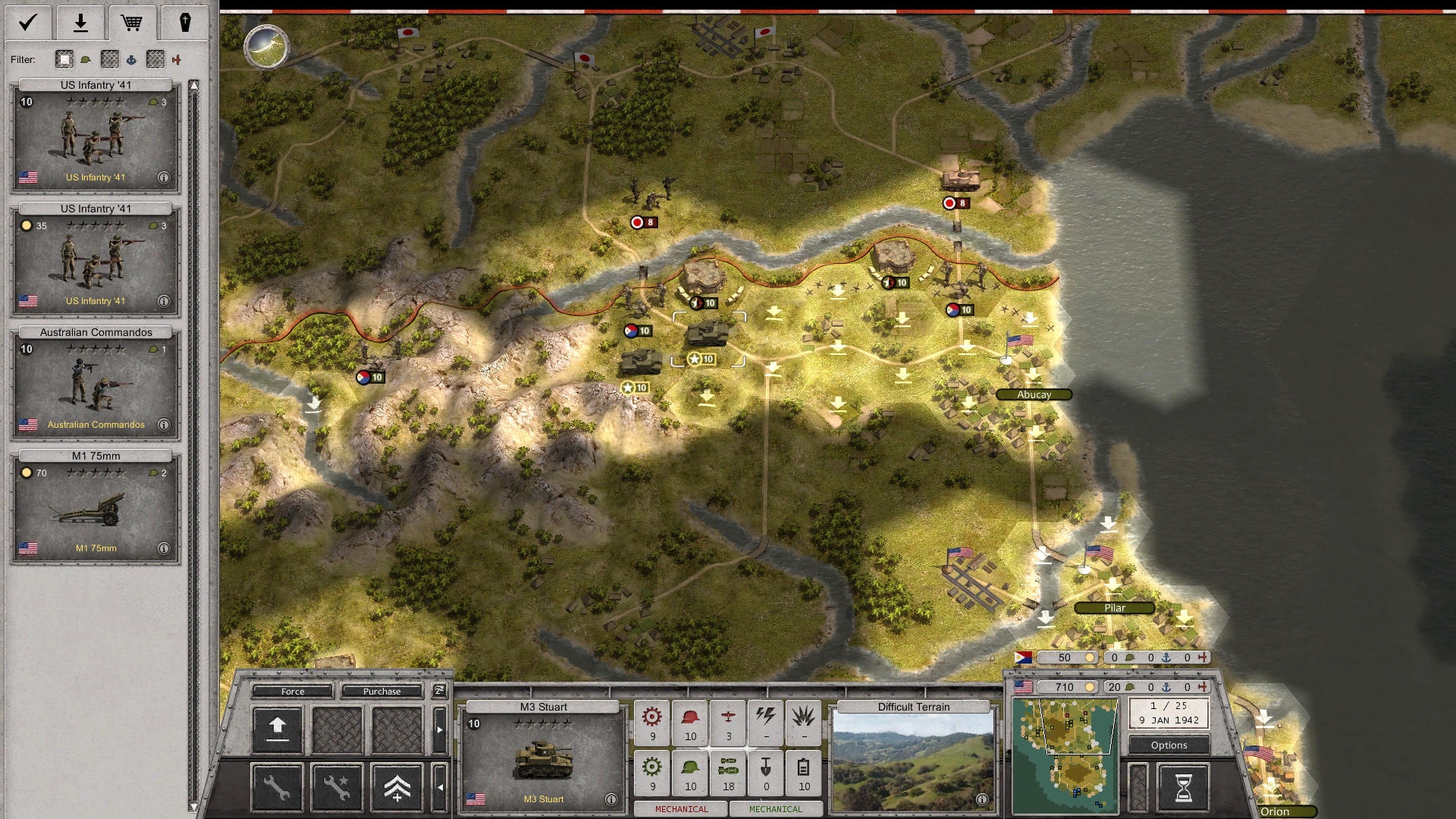End turn with the hourglass button
The height and width of the screenshot is (819, 1456).
click(x=1183, y=788)
